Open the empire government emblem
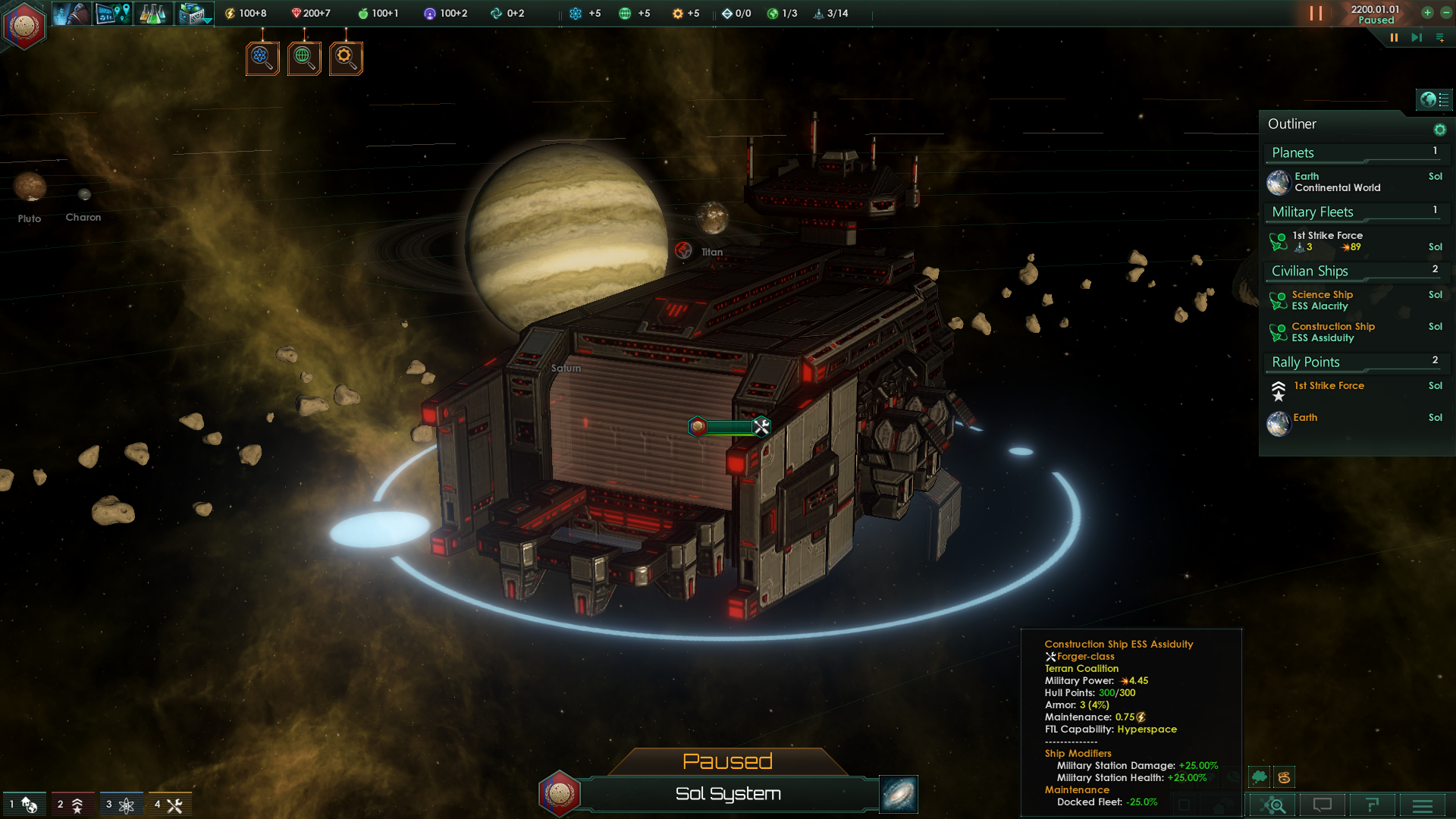The width and height of the screenshot is (1456, 819). (x=24, y=26)
